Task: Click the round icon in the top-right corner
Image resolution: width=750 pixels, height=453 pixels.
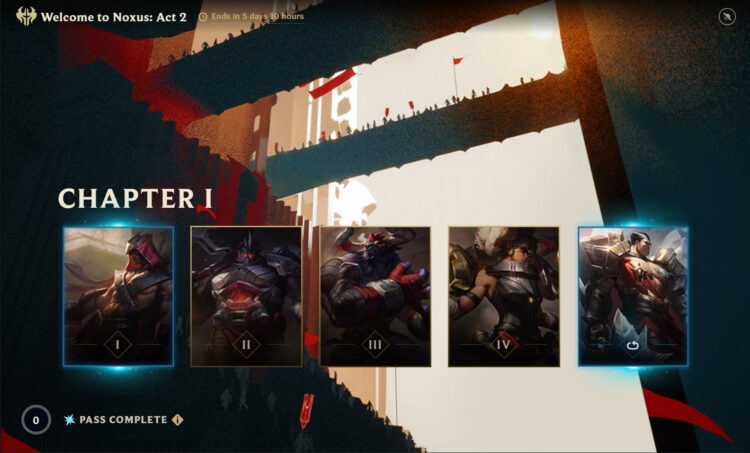Action: click(726, 17)
